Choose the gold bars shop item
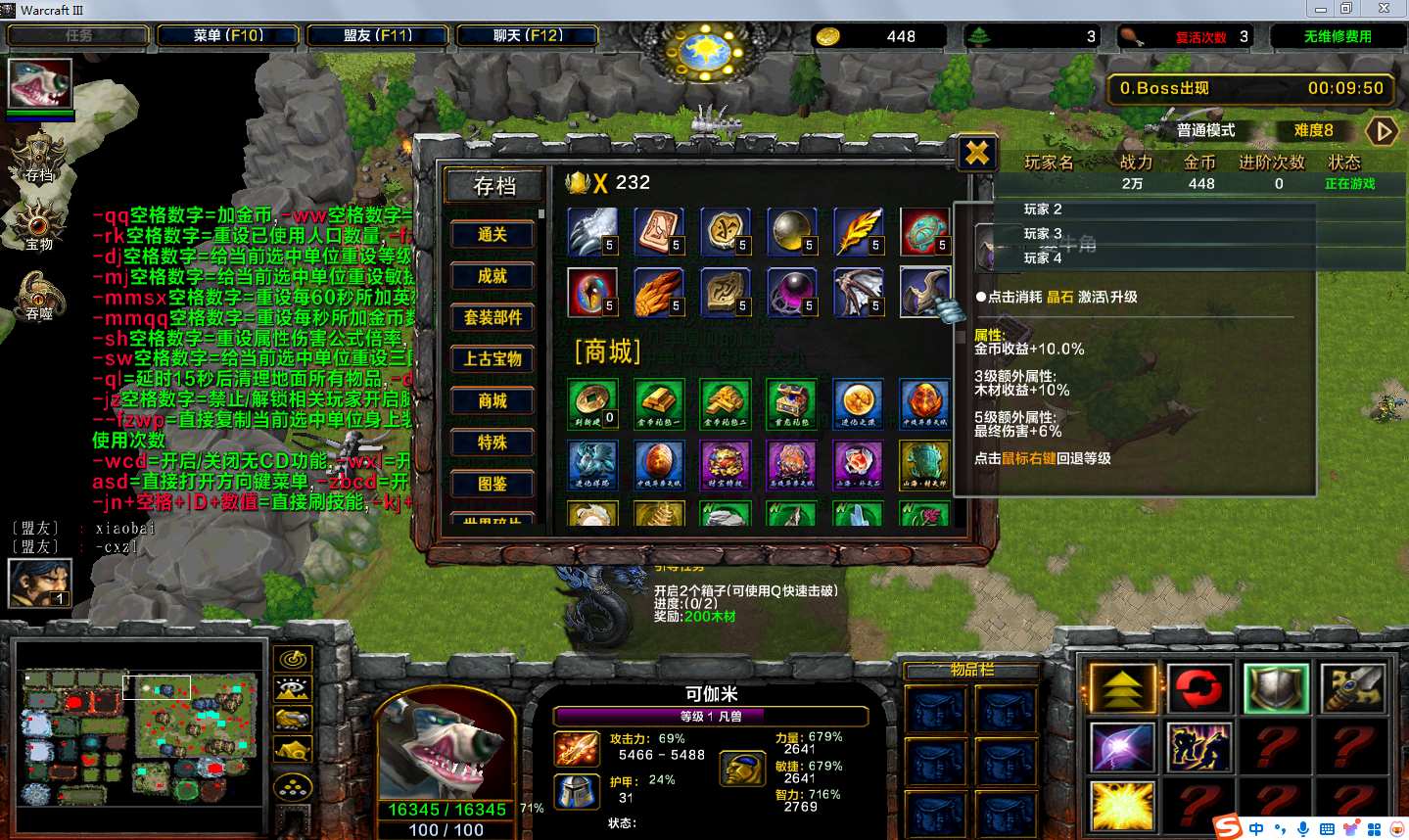Screen dimensions: 1409x840 coord(658,402)
